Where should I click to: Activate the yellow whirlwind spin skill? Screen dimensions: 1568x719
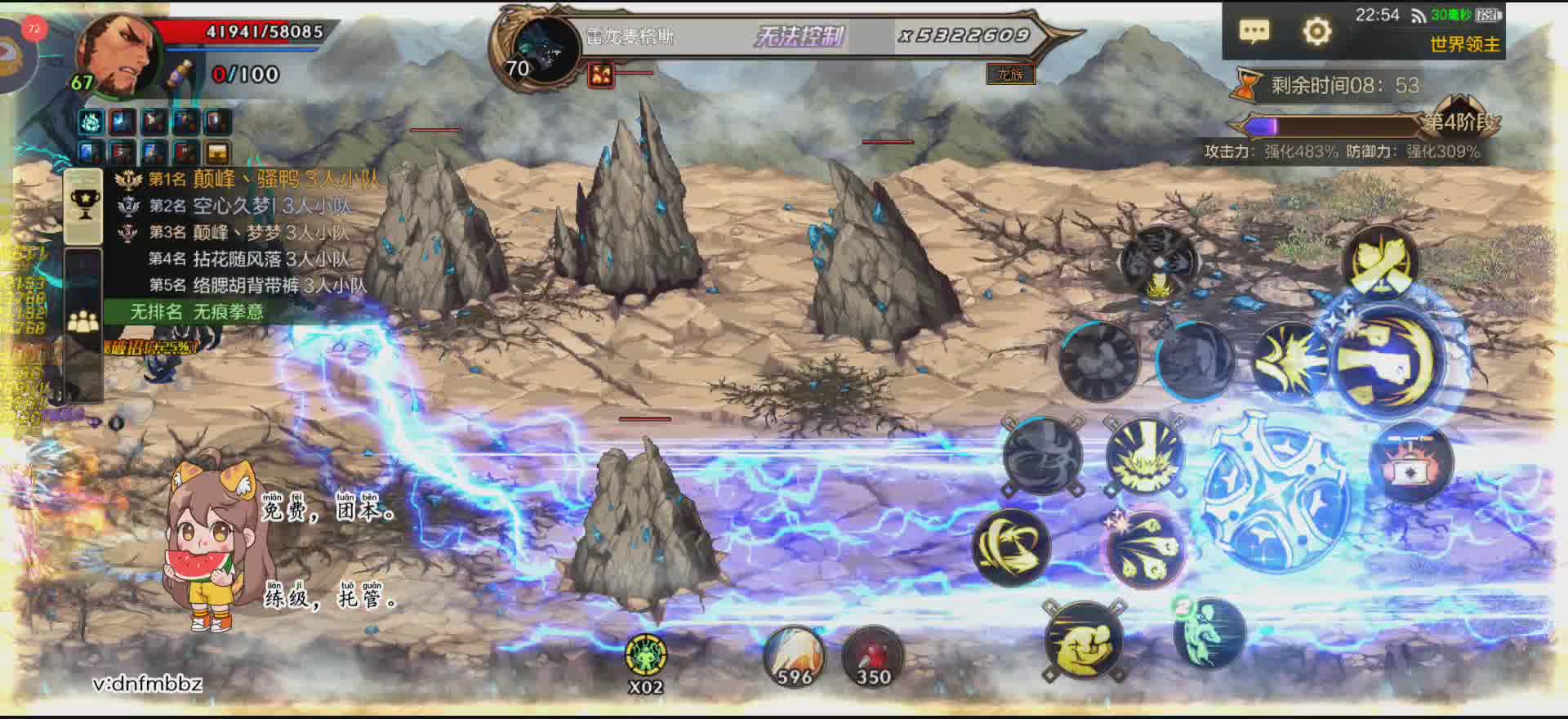click(x=1010, y=547)
